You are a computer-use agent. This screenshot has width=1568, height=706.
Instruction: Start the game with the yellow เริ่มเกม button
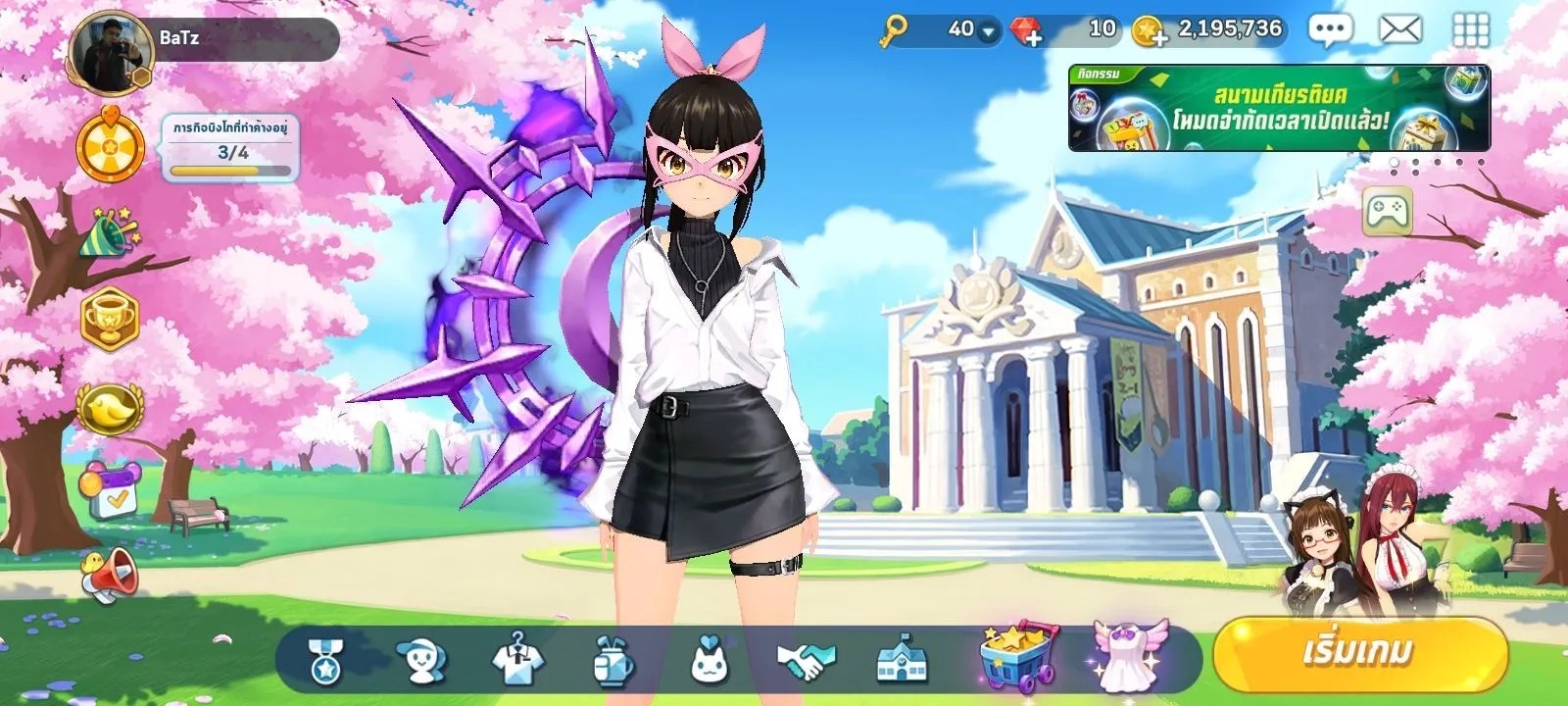click(1359, 652)
